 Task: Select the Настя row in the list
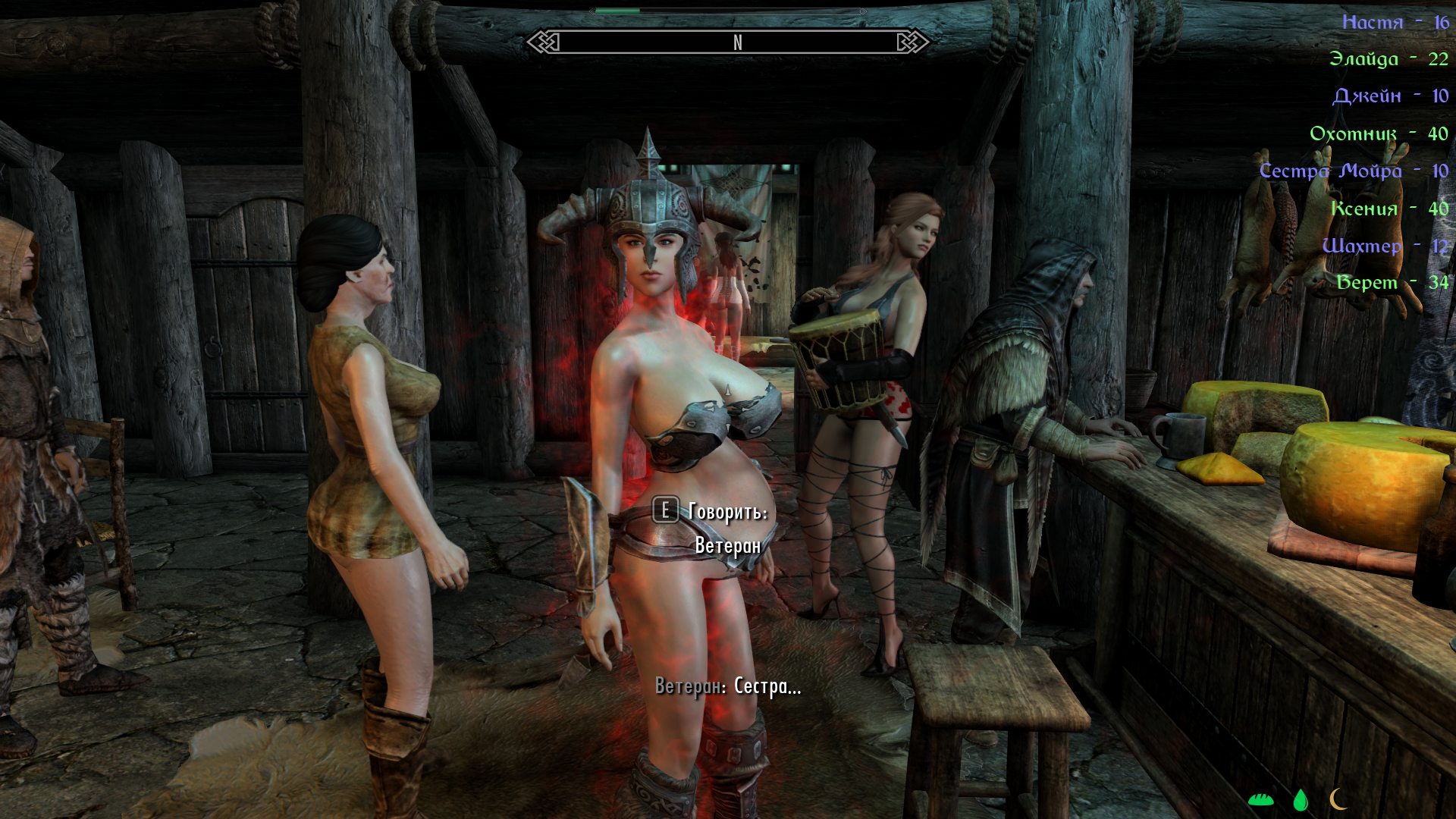(1395, 22)
